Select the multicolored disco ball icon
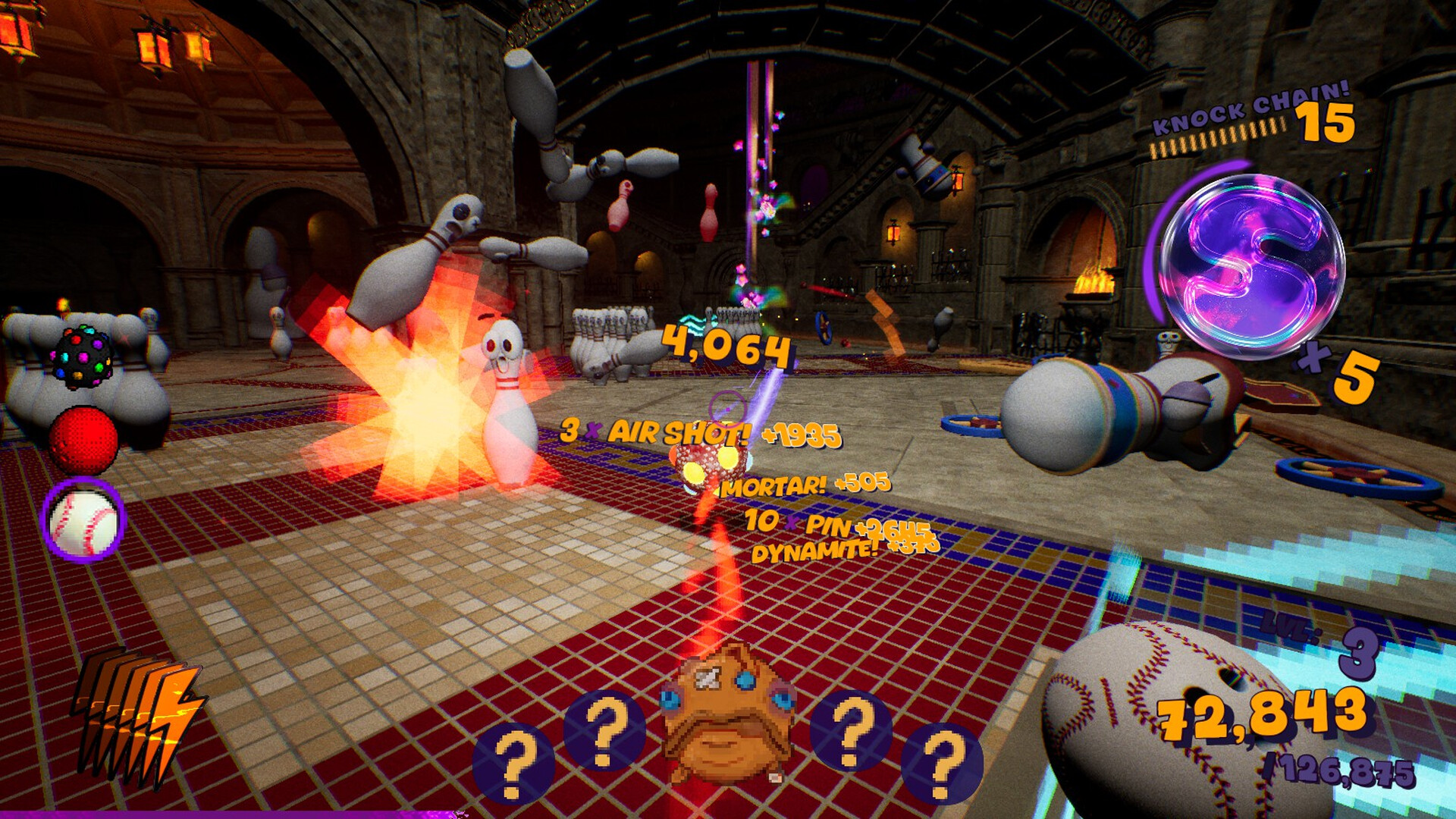The image size is (1456, 819). (x=83, y=358)
